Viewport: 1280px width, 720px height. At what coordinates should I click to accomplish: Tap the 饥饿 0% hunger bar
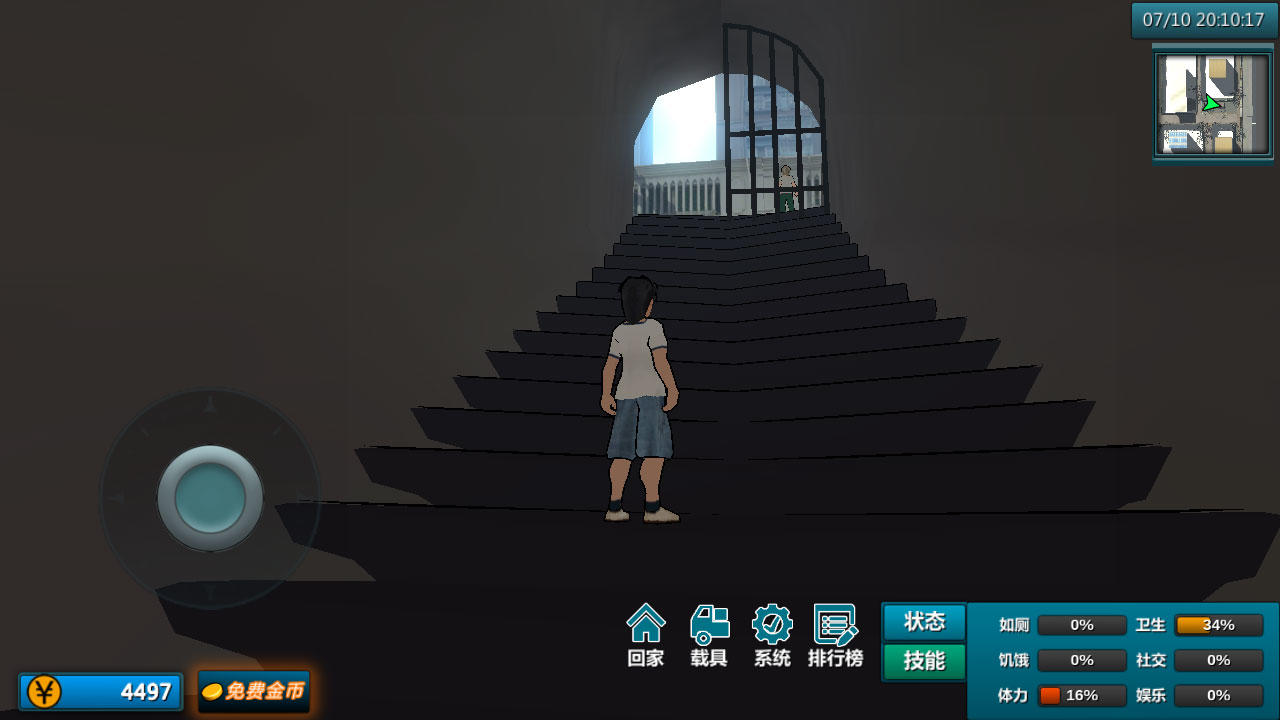click(x=1081, y=660)
